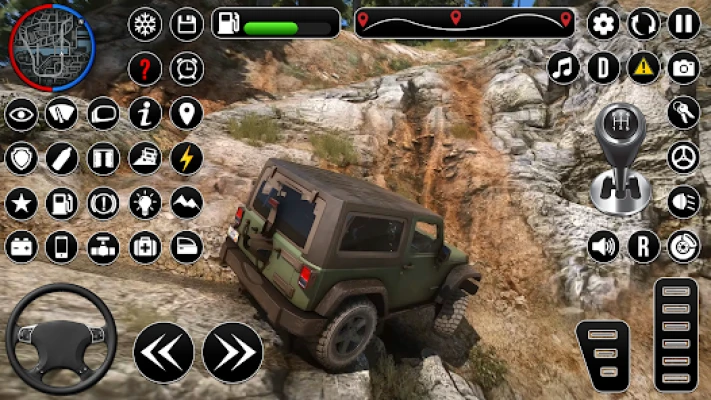Screen dimensions: 711x400
Task: Click the alarm clock icon
Action: (187, 68)
